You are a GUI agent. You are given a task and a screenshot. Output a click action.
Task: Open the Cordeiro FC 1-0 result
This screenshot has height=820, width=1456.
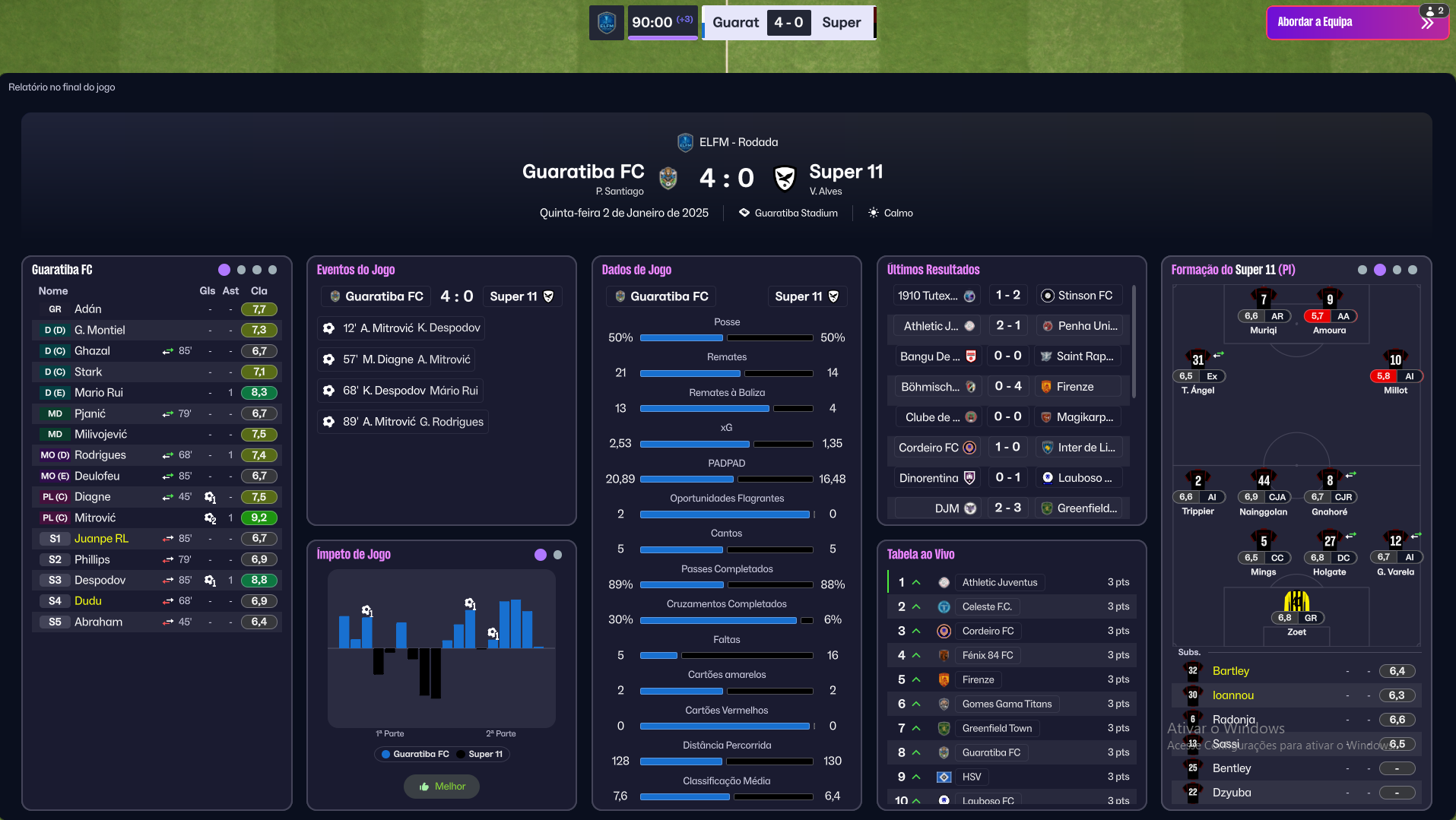(1007, 448)
